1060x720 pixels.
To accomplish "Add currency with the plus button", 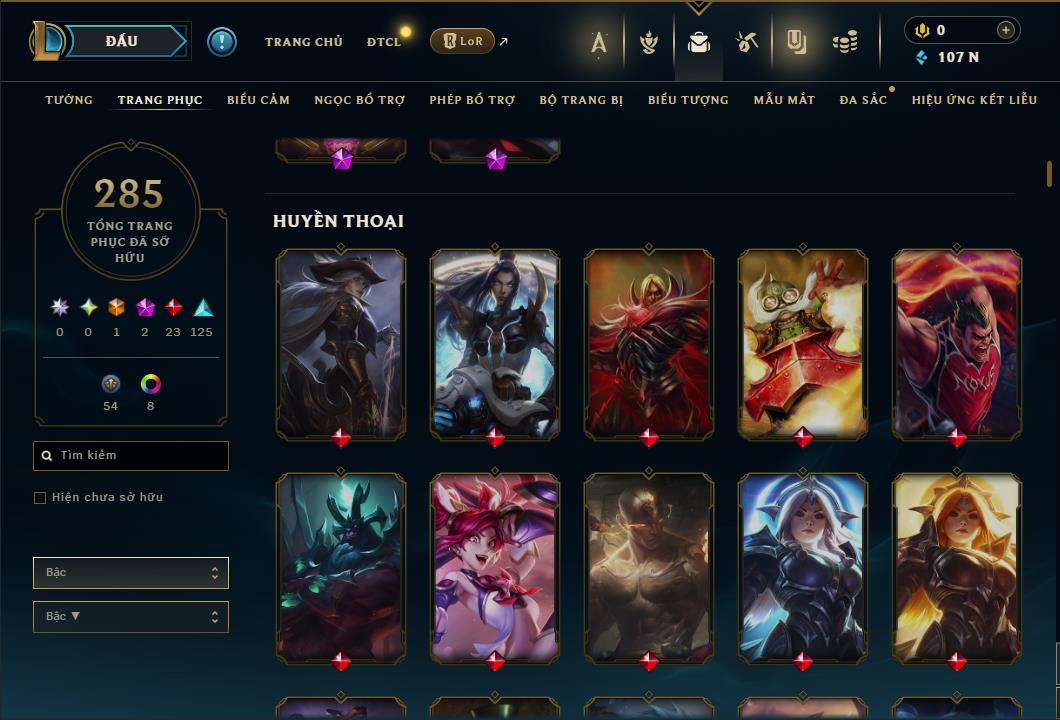I will pos(1005,30).
